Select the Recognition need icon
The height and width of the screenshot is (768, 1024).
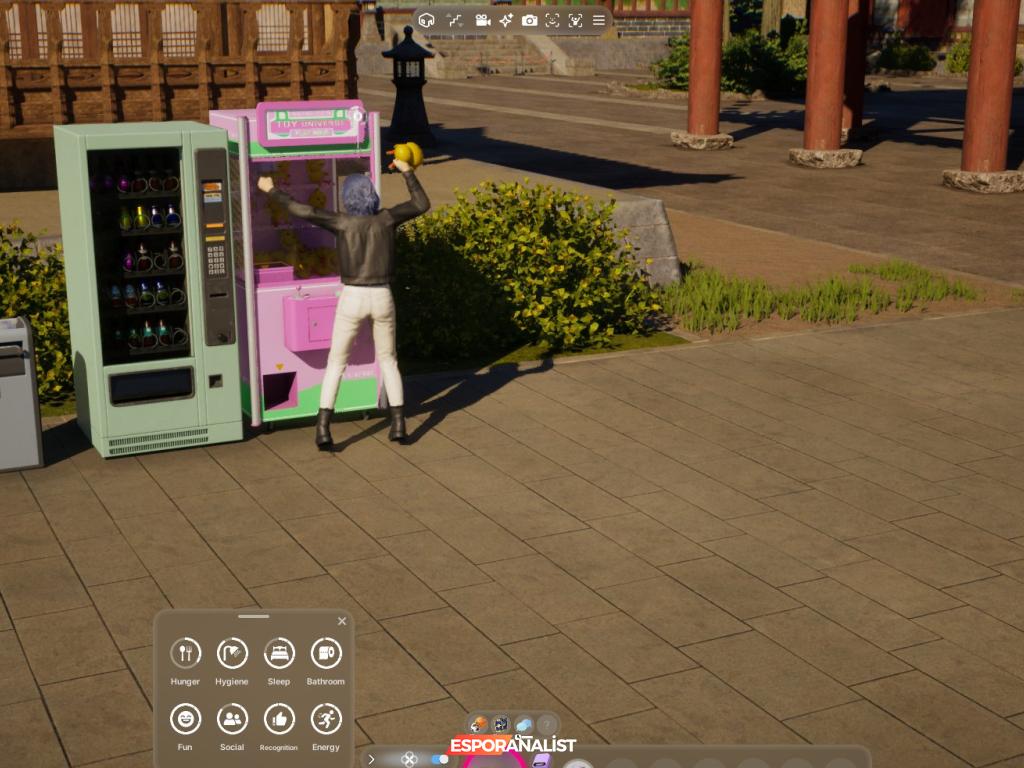click(279, 719)
